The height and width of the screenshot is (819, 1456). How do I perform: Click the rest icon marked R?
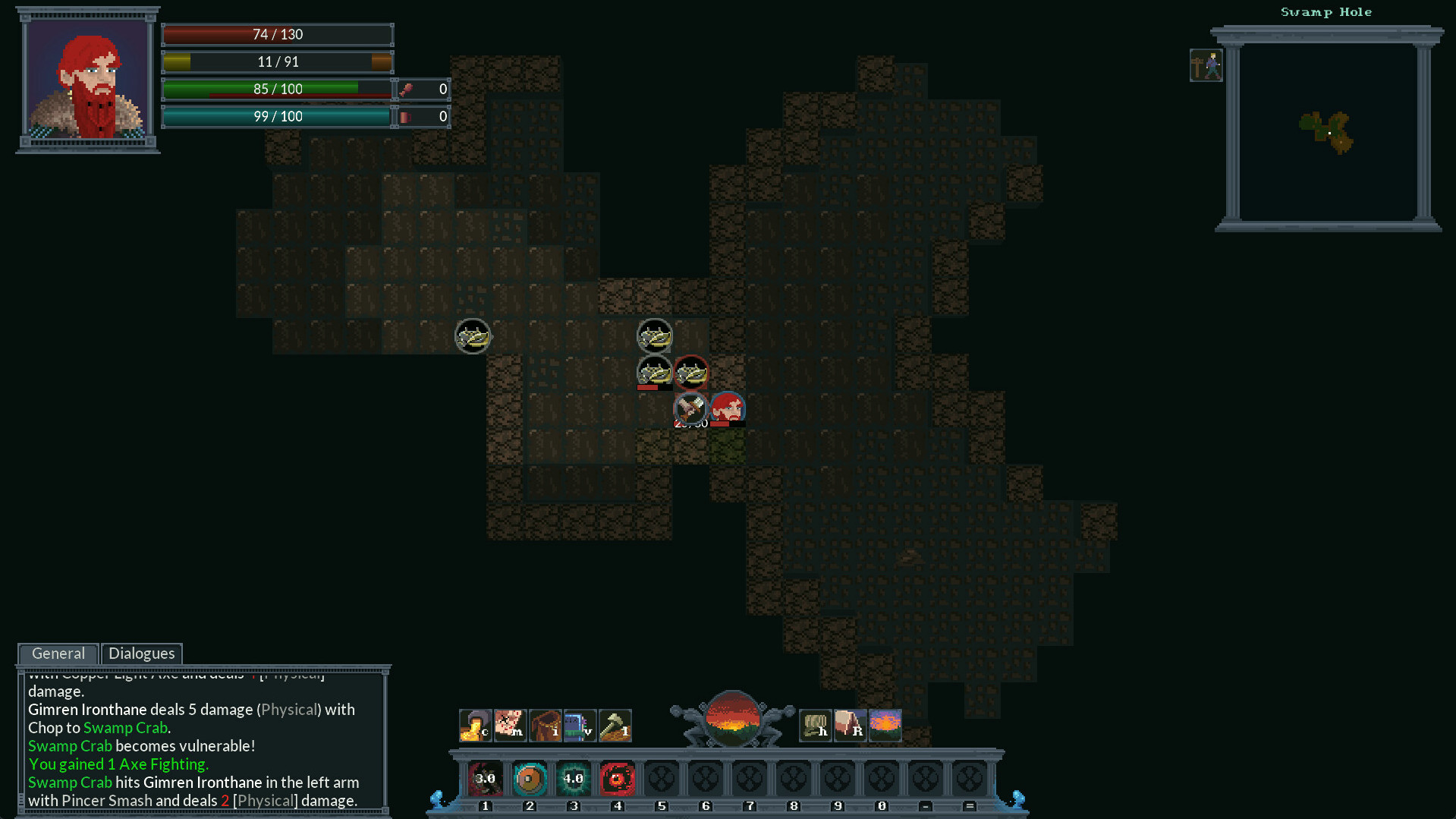[850, 726]
